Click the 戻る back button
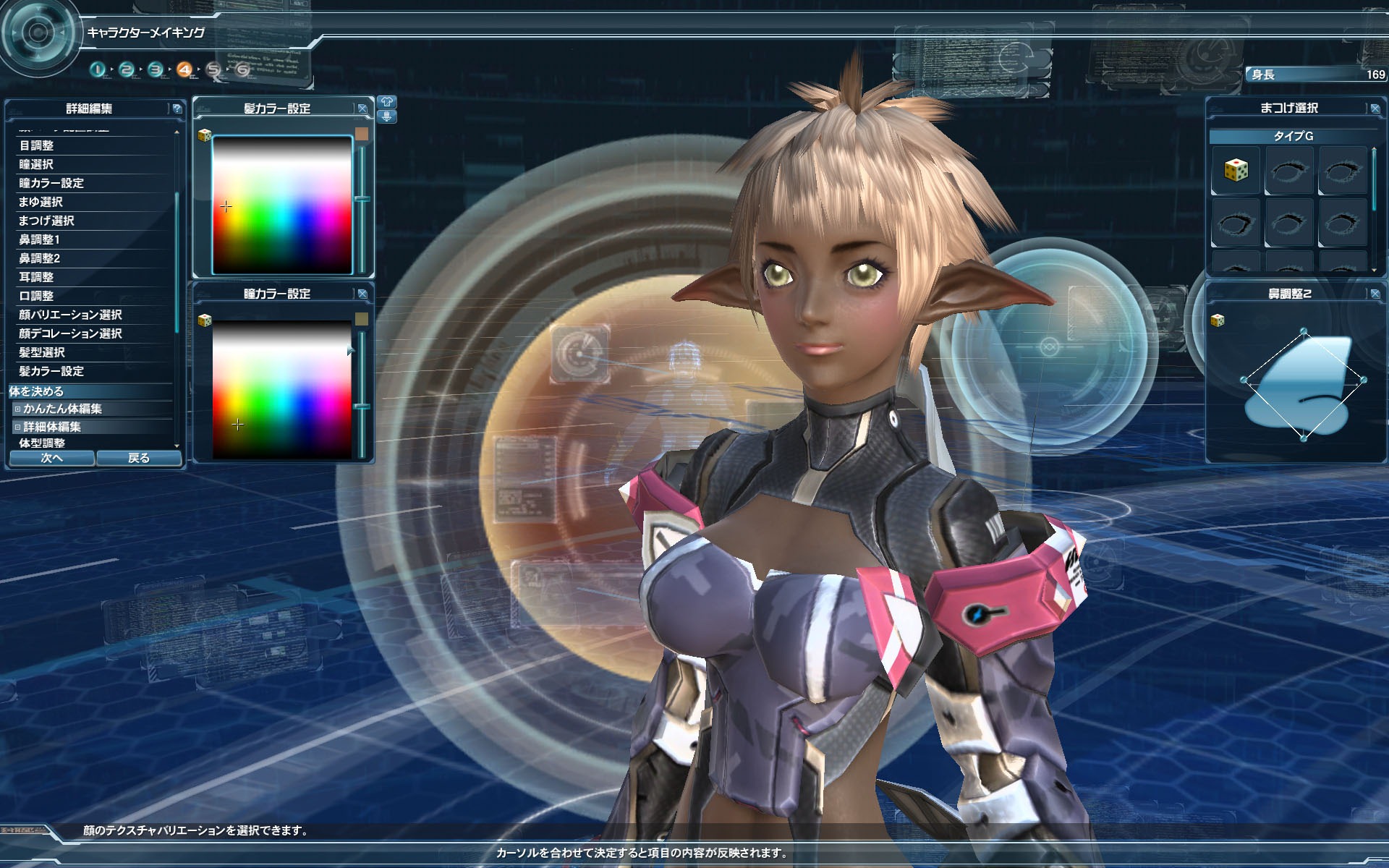 (138, 458)
